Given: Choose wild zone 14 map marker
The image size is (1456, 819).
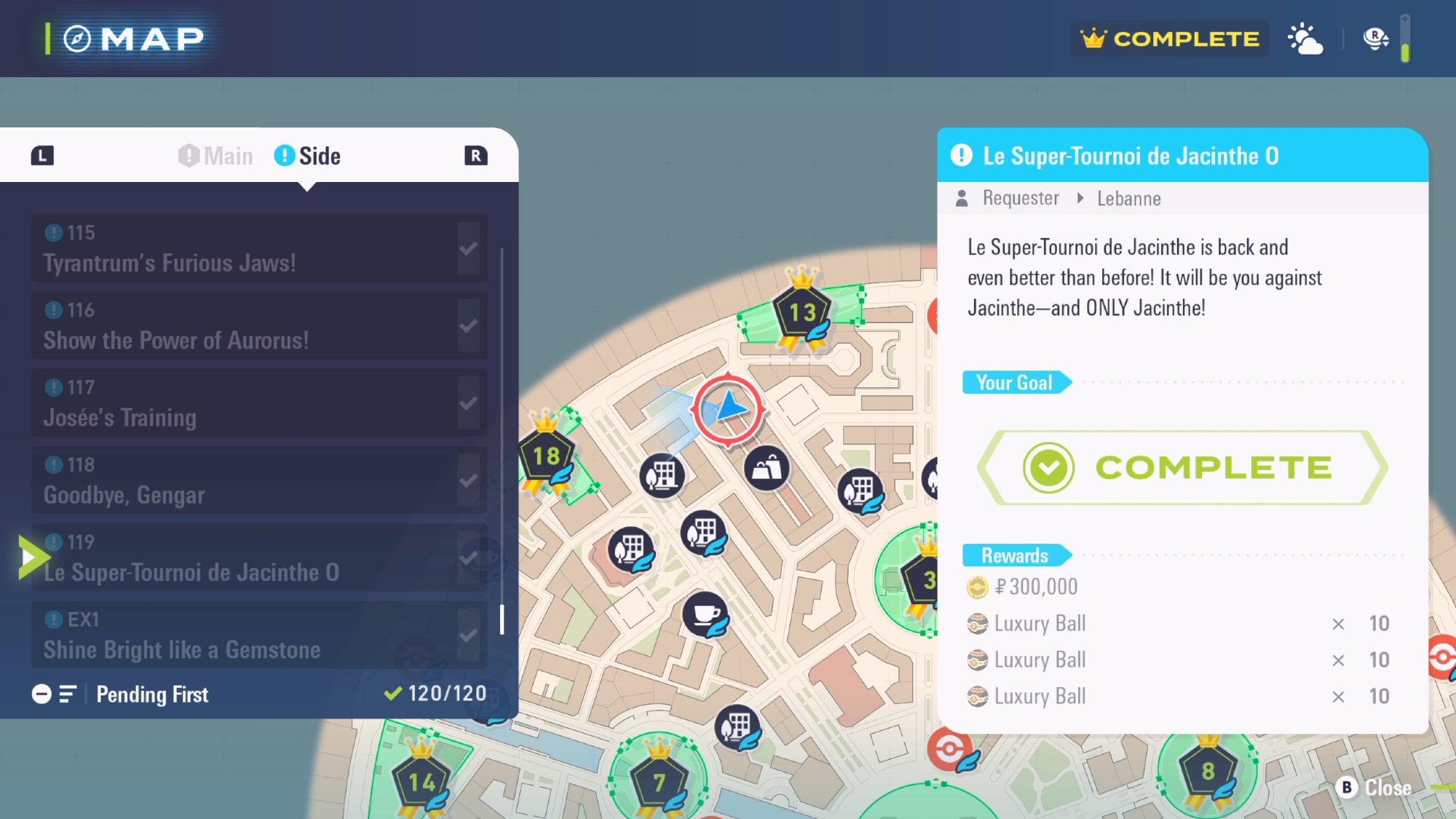Looking at the screenshot, I should pyautogui.click(x=422, y=783).
